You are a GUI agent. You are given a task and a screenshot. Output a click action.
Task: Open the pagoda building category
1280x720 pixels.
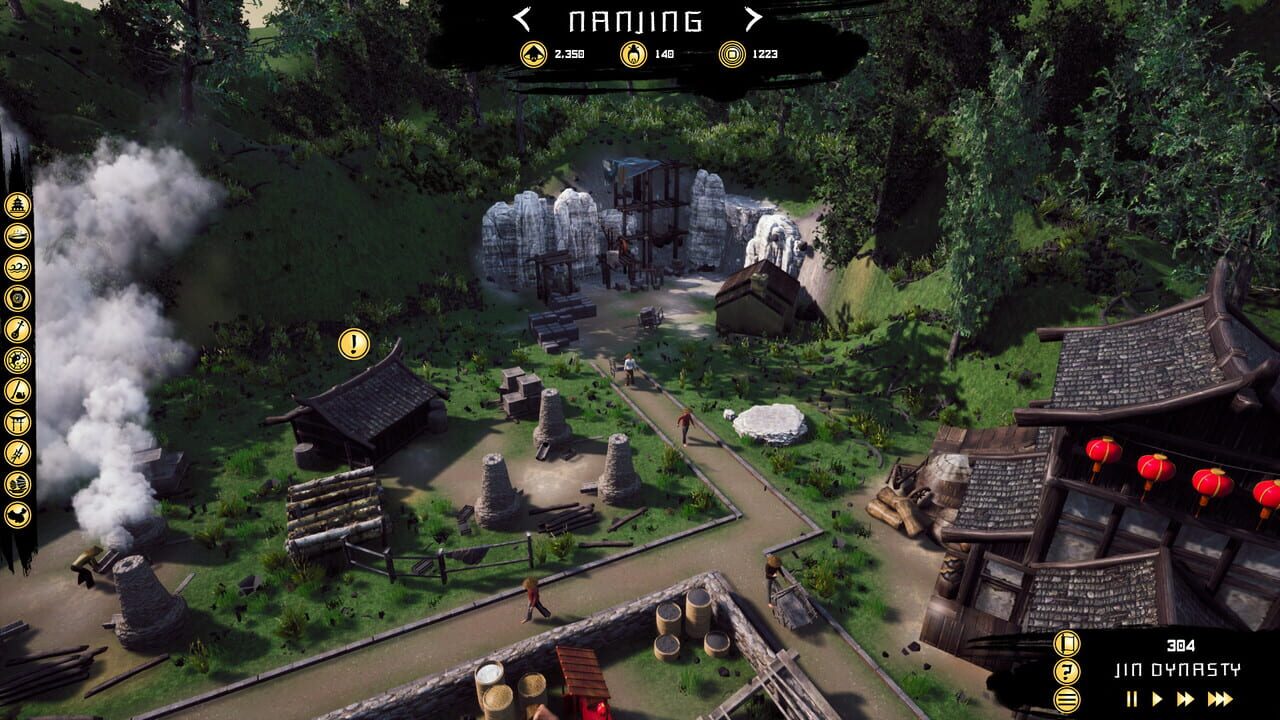tap(17, 205)
